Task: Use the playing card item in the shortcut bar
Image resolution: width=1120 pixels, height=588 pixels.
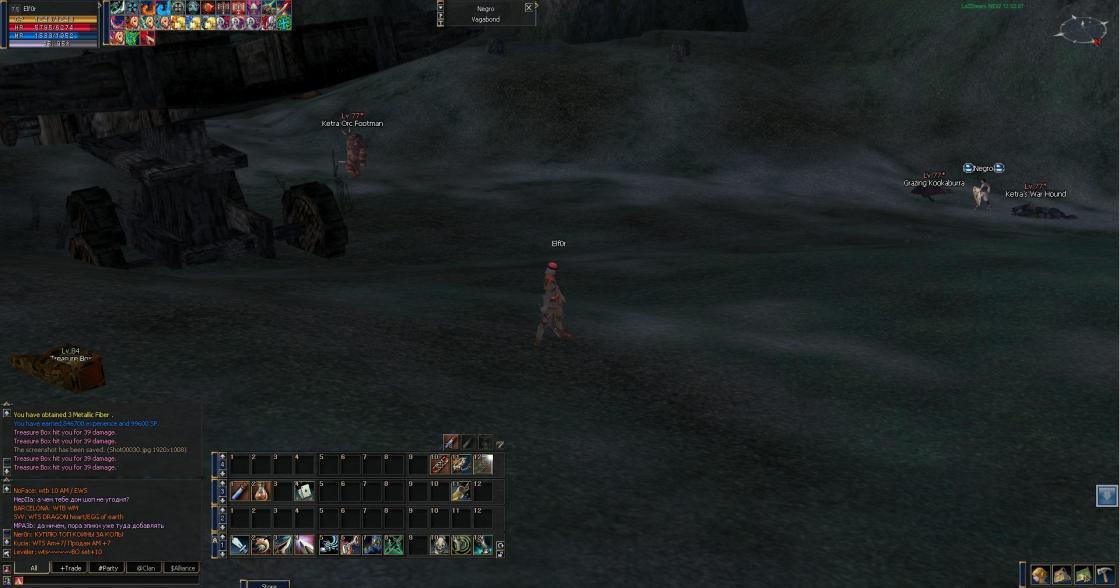Action: 304,491
